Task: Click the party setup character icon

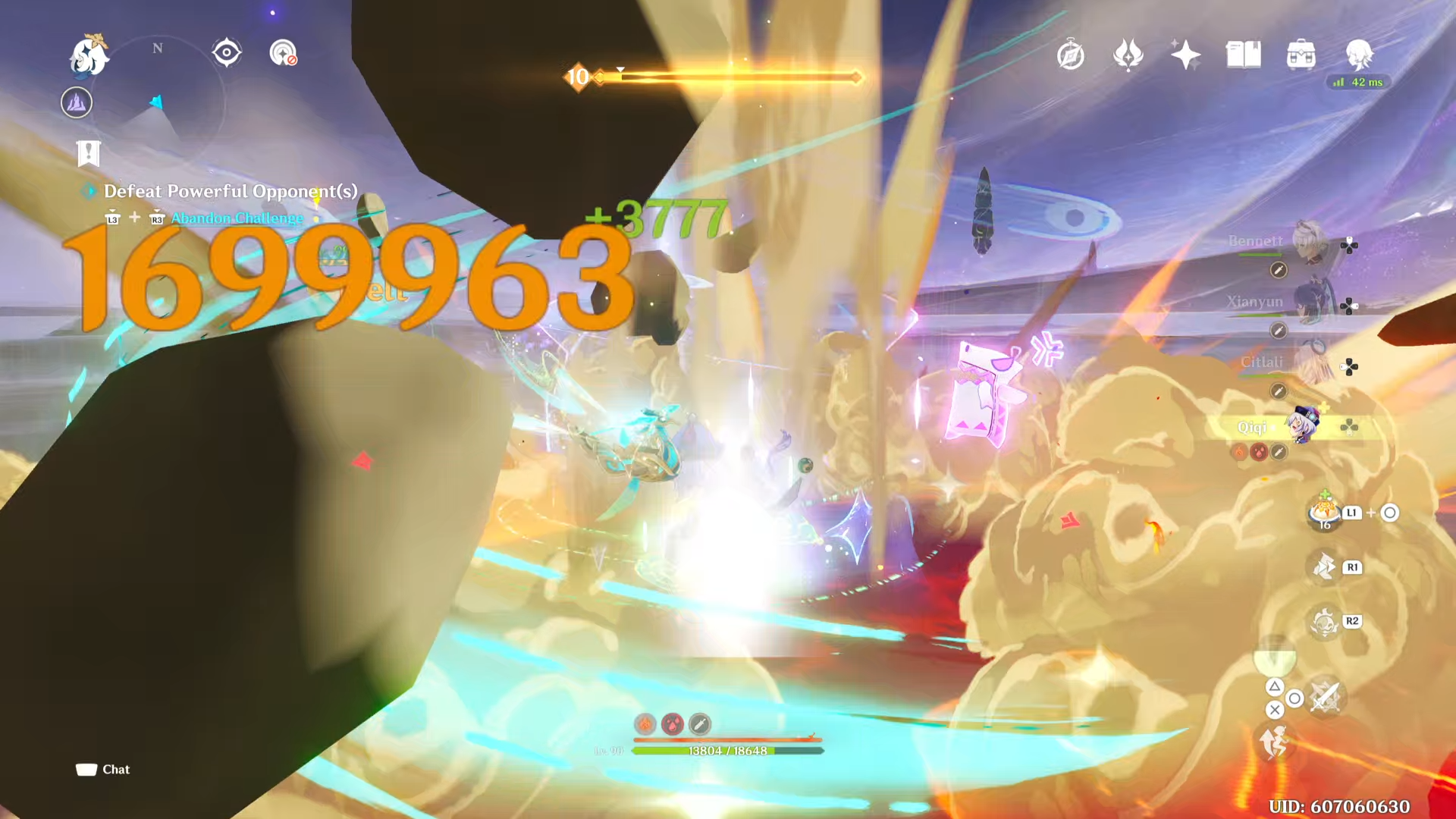Action: click(x=1360, y=54)
